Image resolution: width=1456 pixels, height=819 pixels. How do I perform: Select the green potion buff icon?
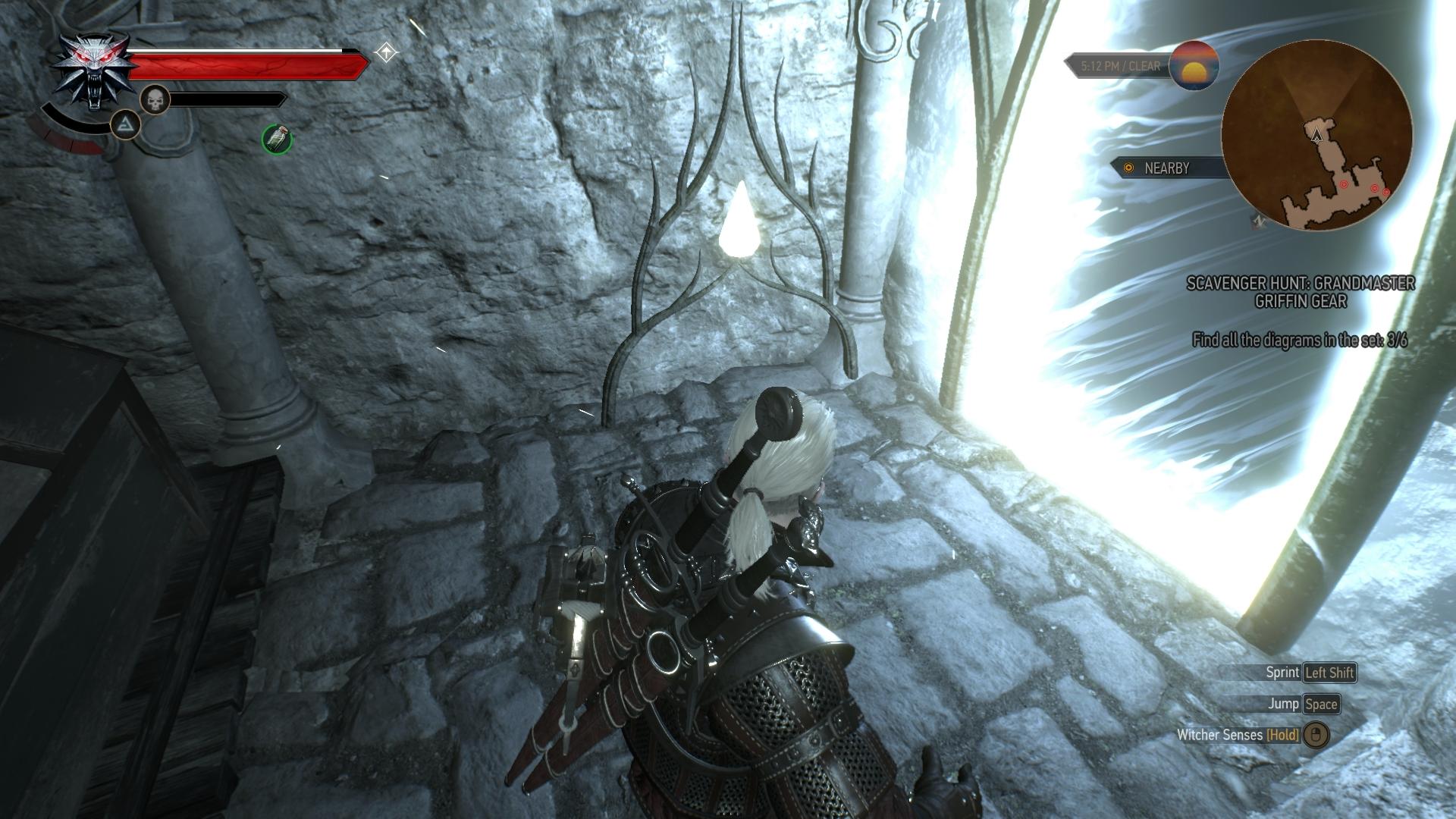277,139
